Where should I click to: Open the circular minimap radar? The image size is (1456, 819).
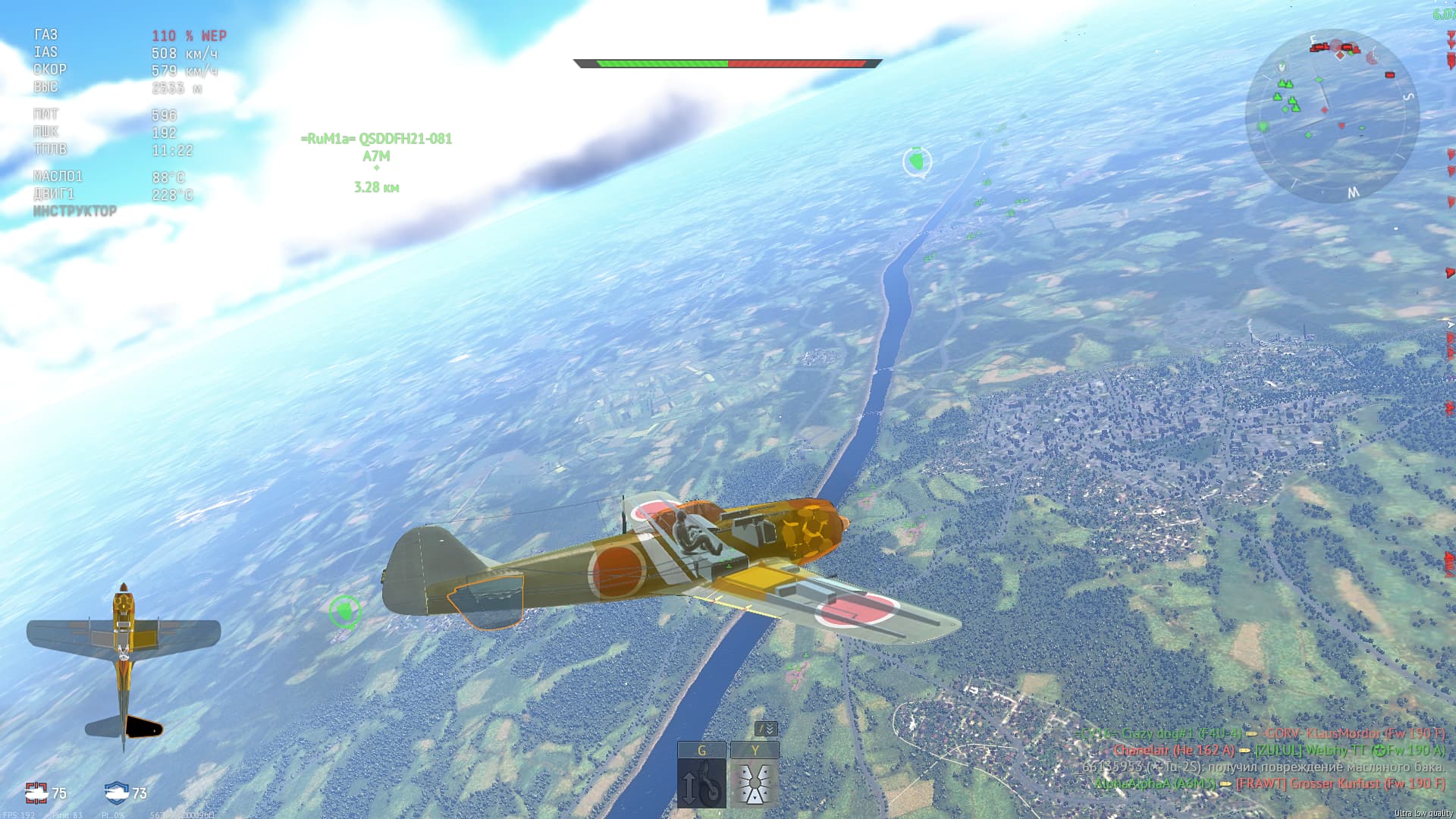point(1332,116)
